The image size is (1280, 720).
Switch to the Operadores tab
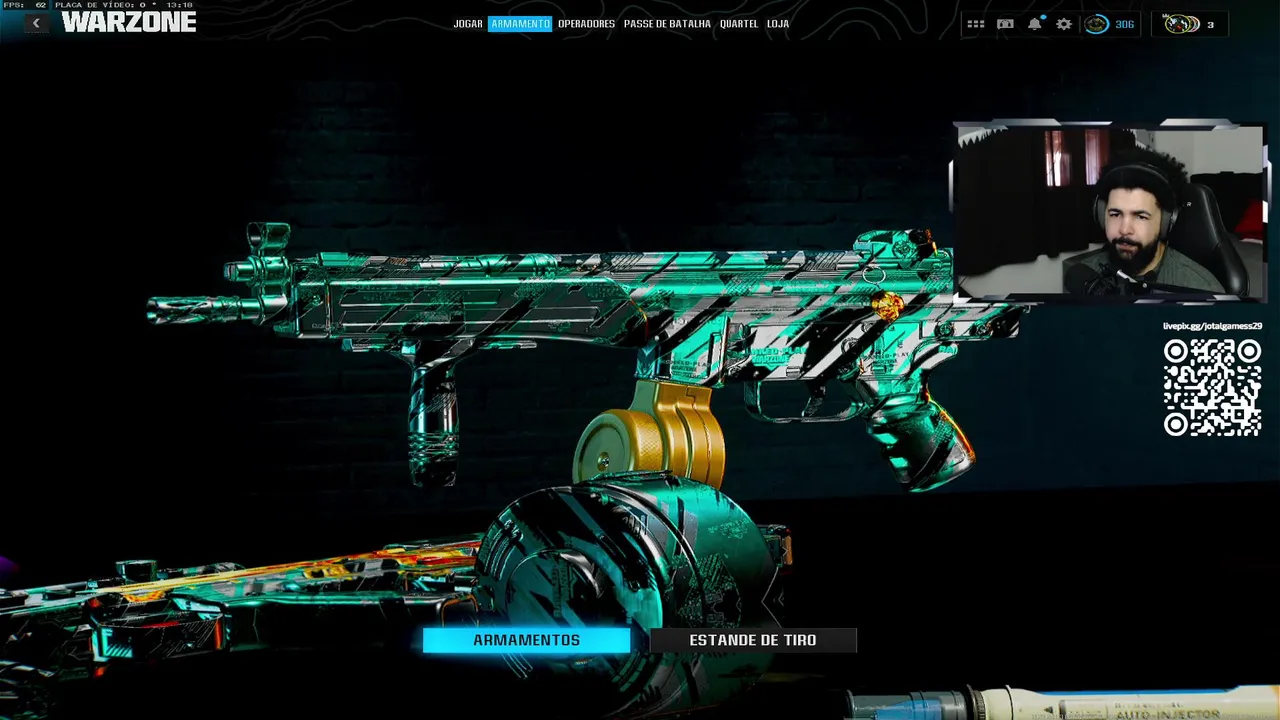586,24
